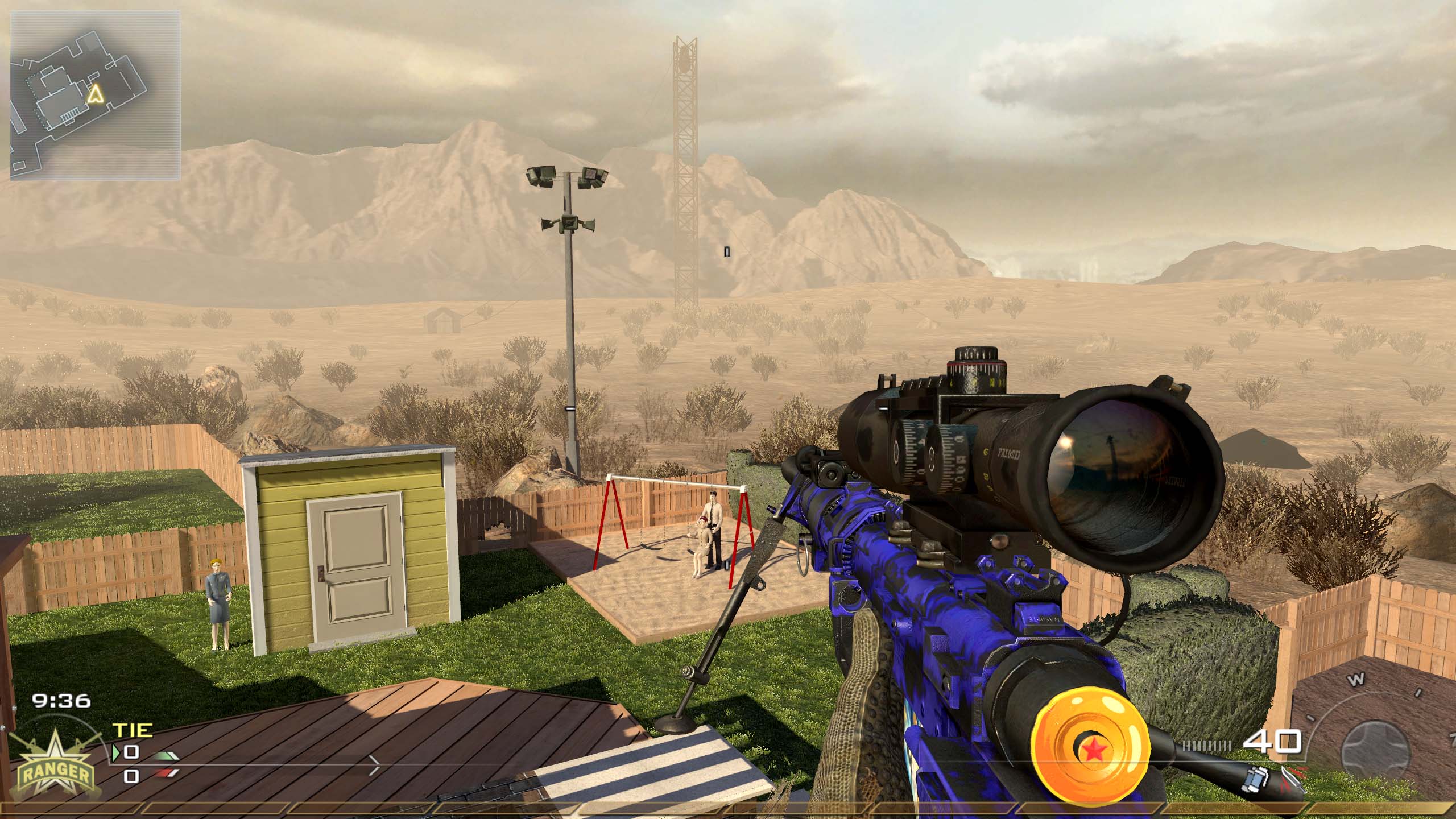1456x819 pixels.
Task: Select the yellow player arrow on the minimap
Action: click(x=96, y=94)
